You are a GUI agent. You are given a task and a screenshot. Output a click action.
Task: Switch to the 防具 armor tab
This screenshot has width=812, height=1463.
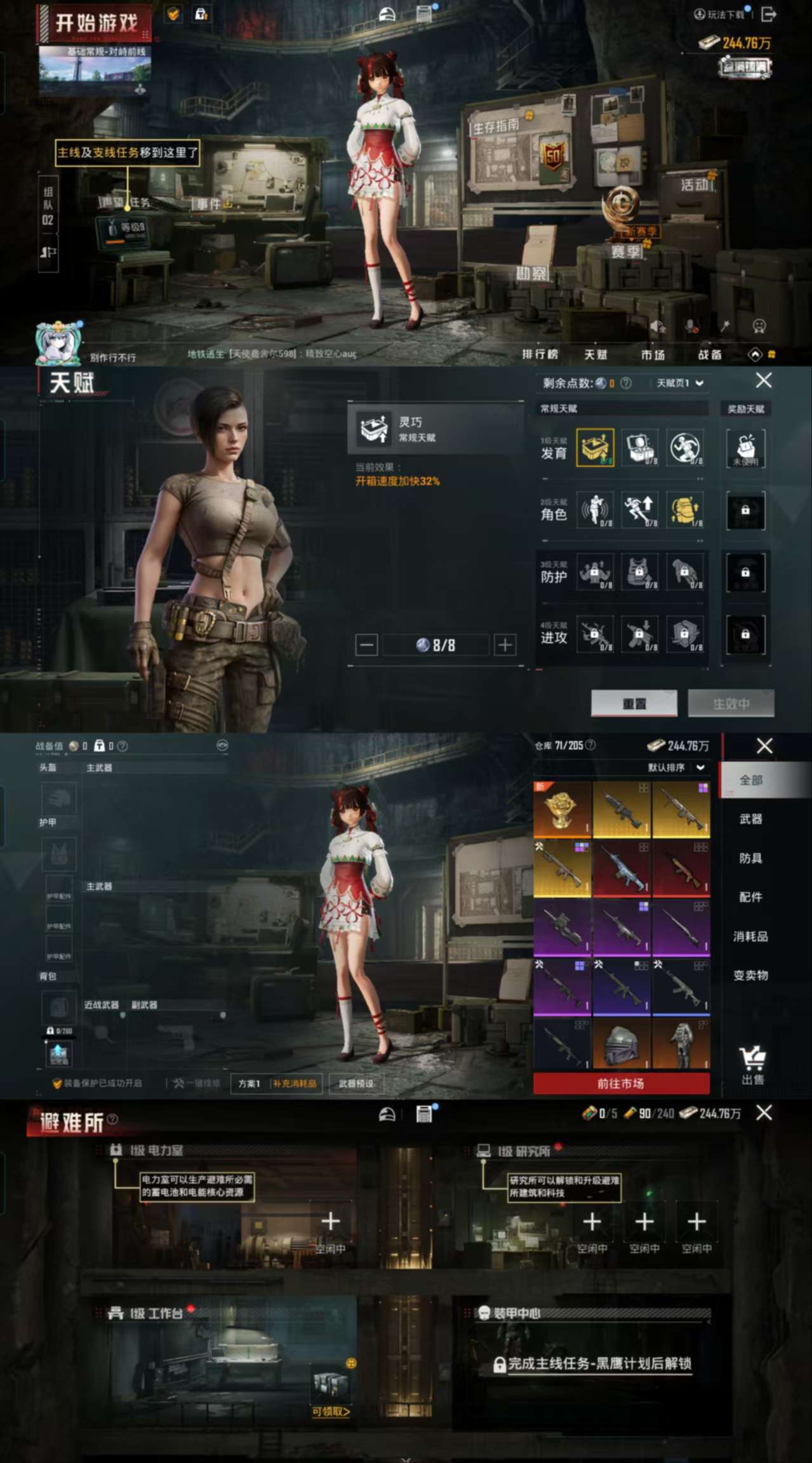point(750,858)
